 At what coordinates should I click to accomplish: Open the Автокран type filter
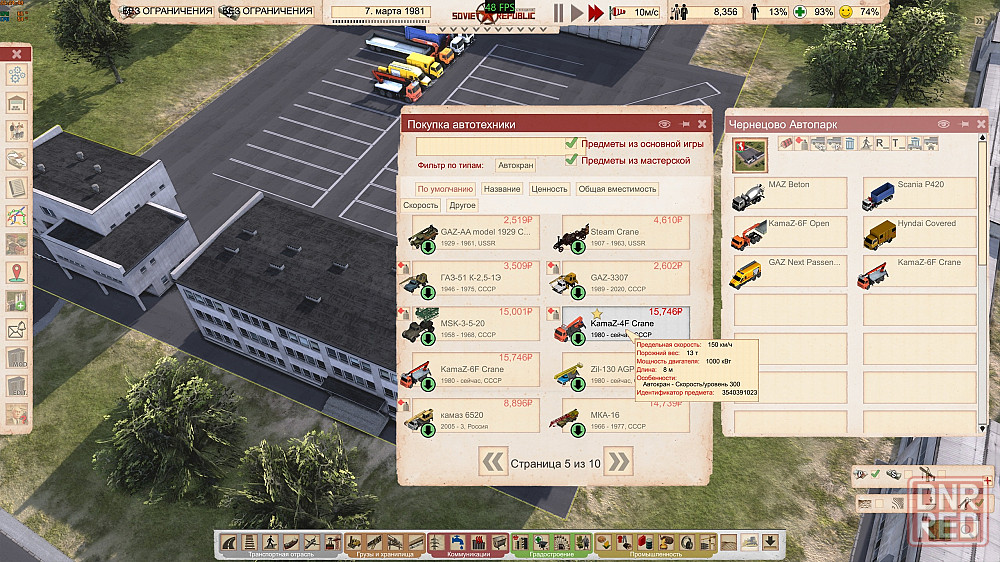tap(516, 166)
